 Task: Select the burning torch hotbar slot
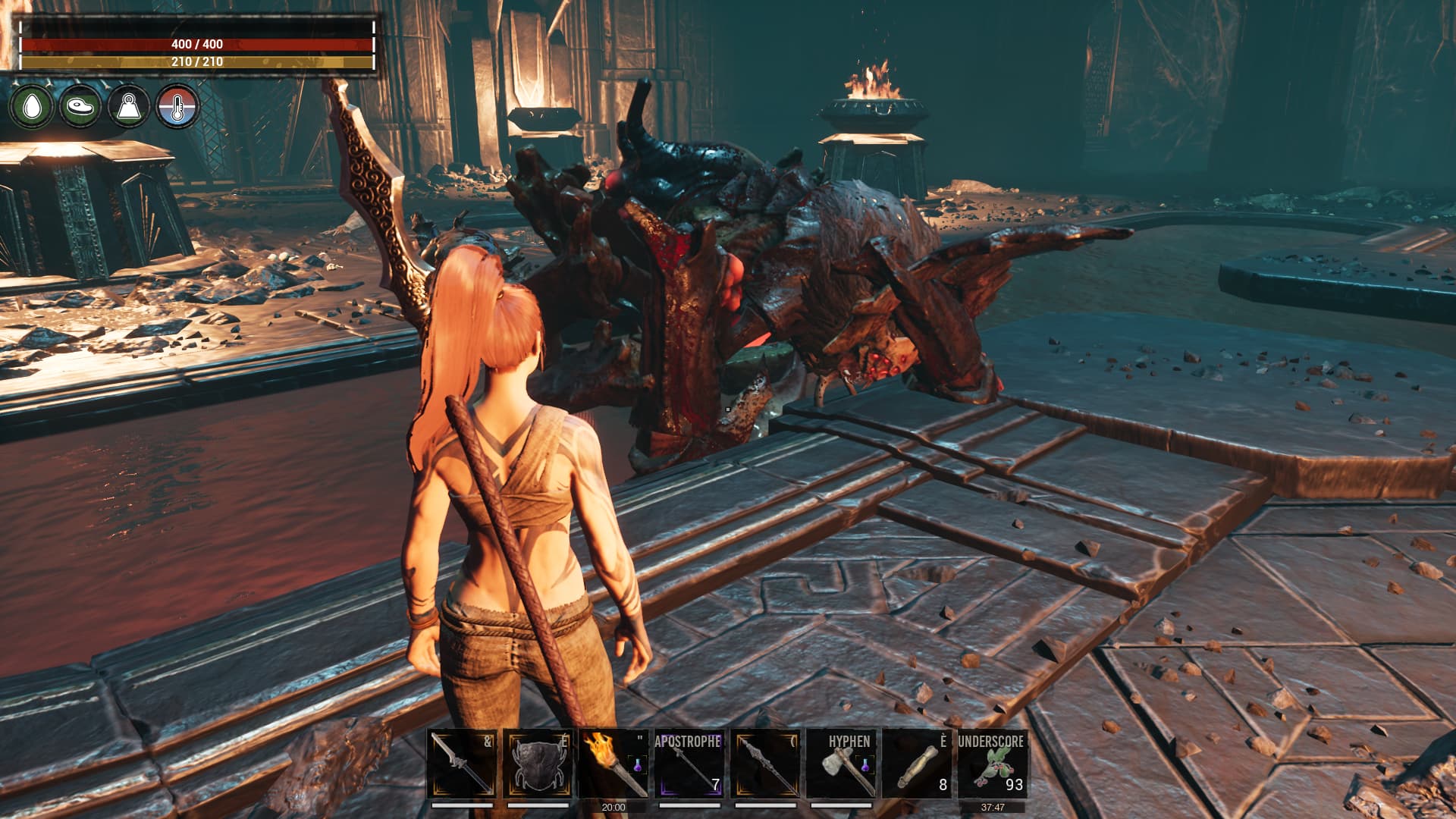click(x=613, y=764)
